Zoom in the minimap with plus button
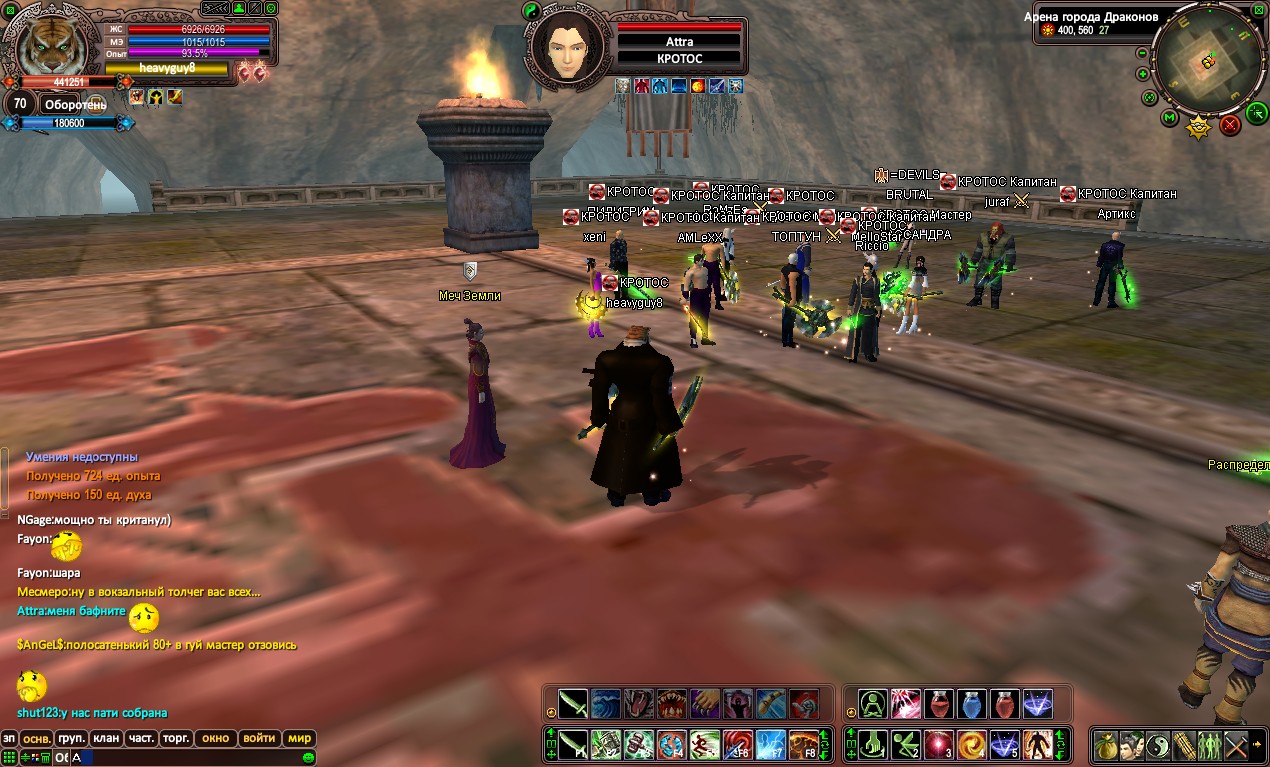Viewport: 1270px width, 767px height. 1143,74
